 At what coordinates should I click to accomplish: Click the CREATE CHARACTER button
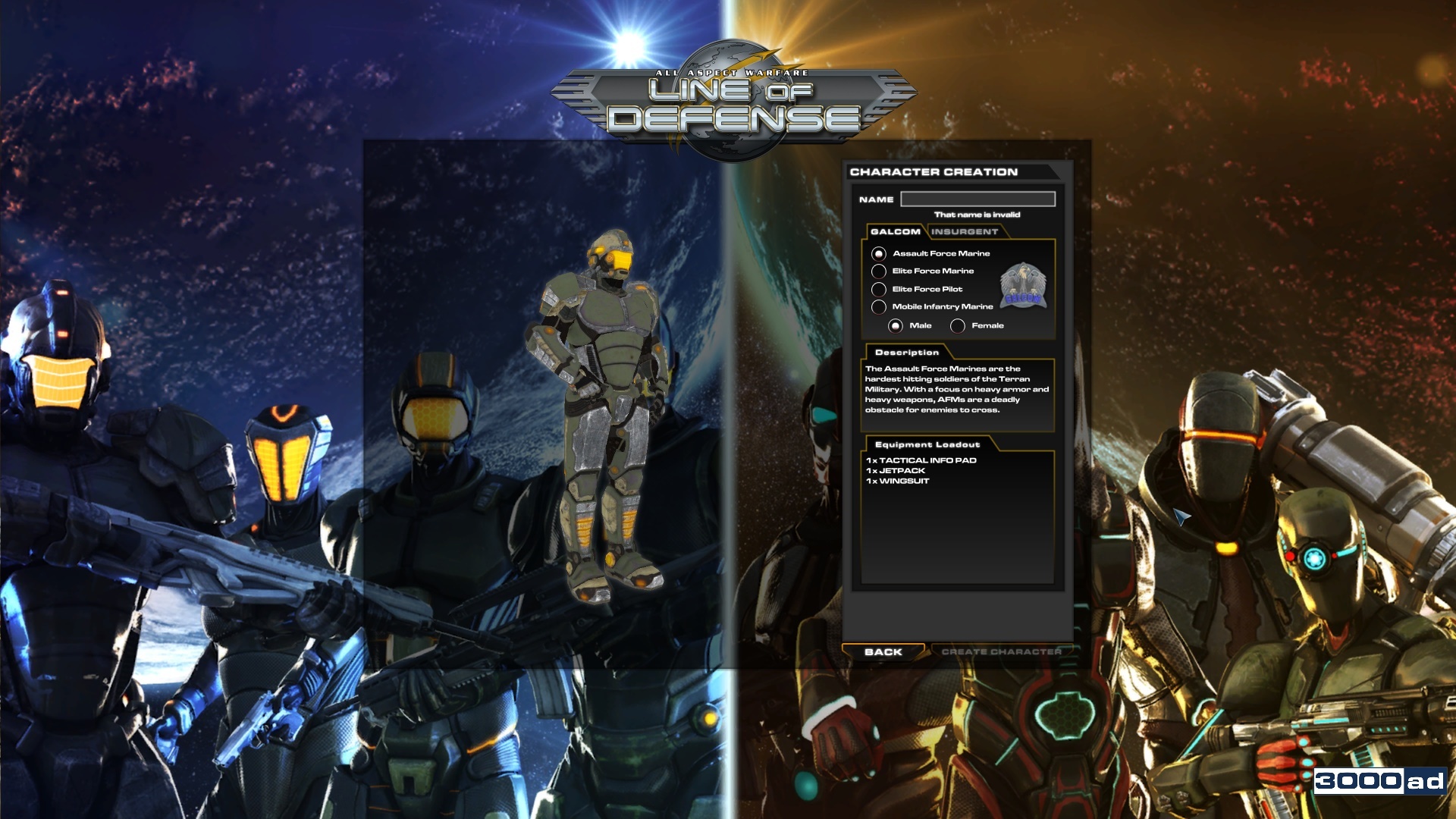[1003, 651]
